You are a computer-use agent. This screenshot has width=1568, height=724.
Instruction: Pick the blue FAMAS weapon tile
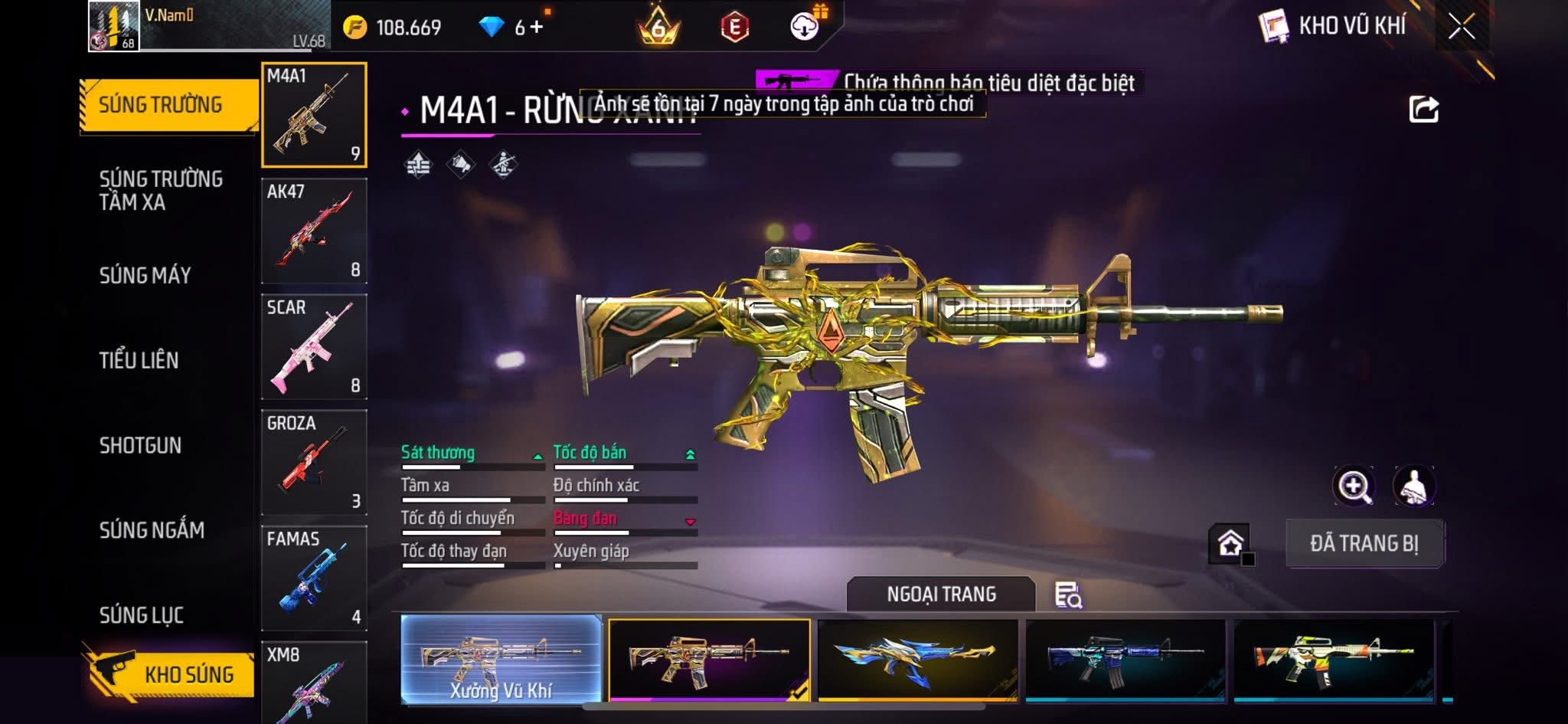[x=314, y=578]
